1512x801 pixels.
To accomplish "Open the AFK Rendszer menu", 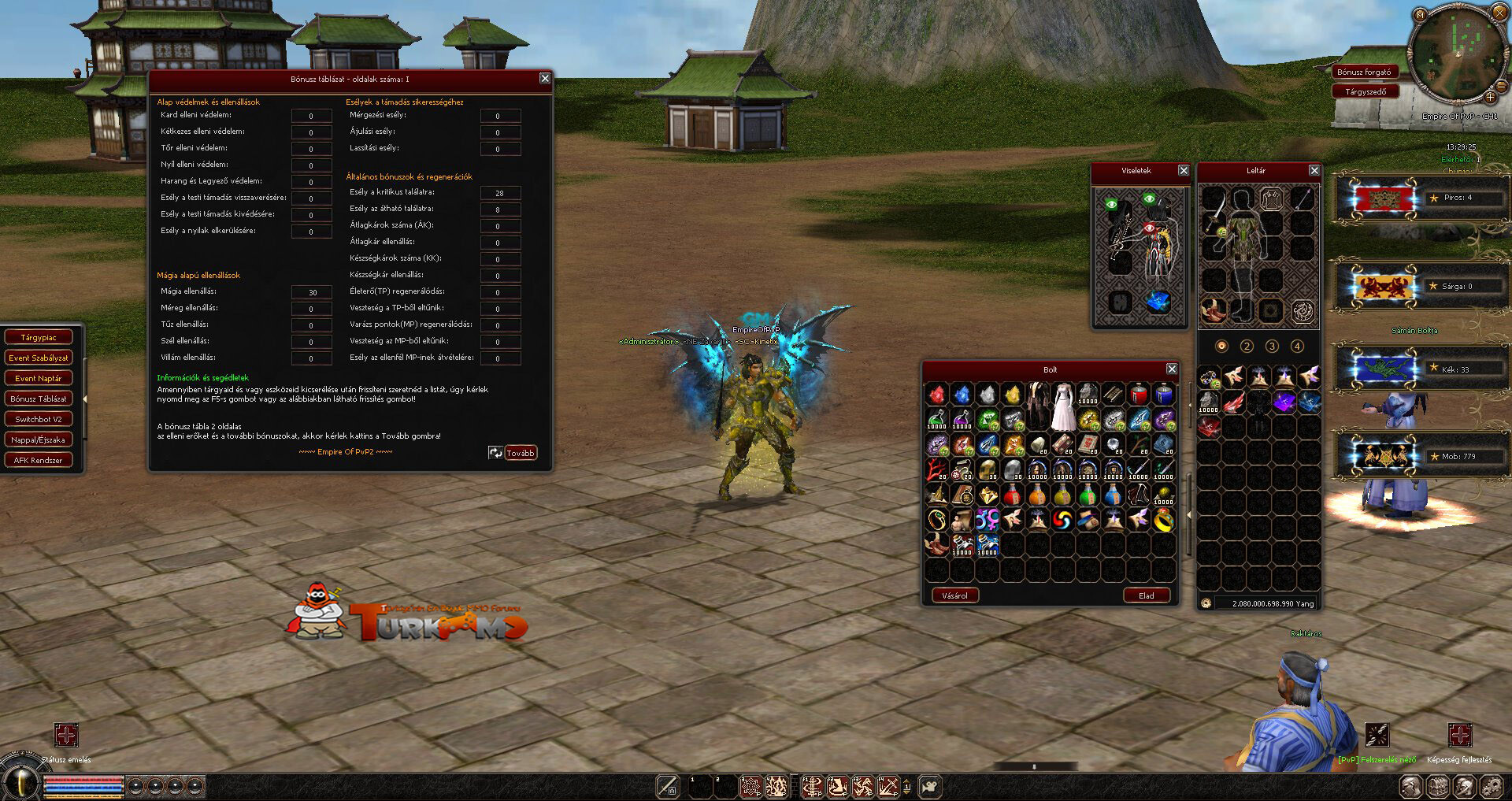I will pyautogui.click(x=39, y=460).
